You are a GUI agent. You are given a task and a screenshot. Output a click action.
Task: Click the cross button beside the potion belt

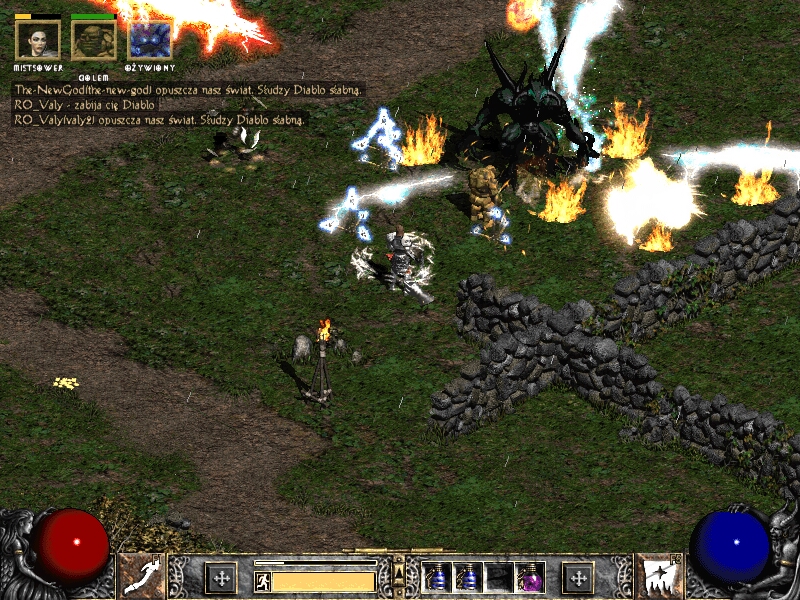click(x=577, y=577)
